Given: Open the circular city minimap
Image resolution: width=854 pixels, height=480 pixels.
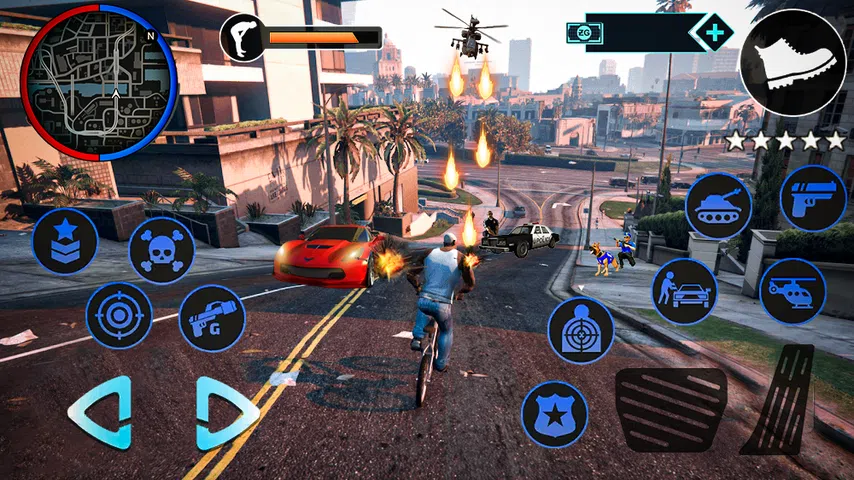Looking at the screenshot, I should (99, 82).
